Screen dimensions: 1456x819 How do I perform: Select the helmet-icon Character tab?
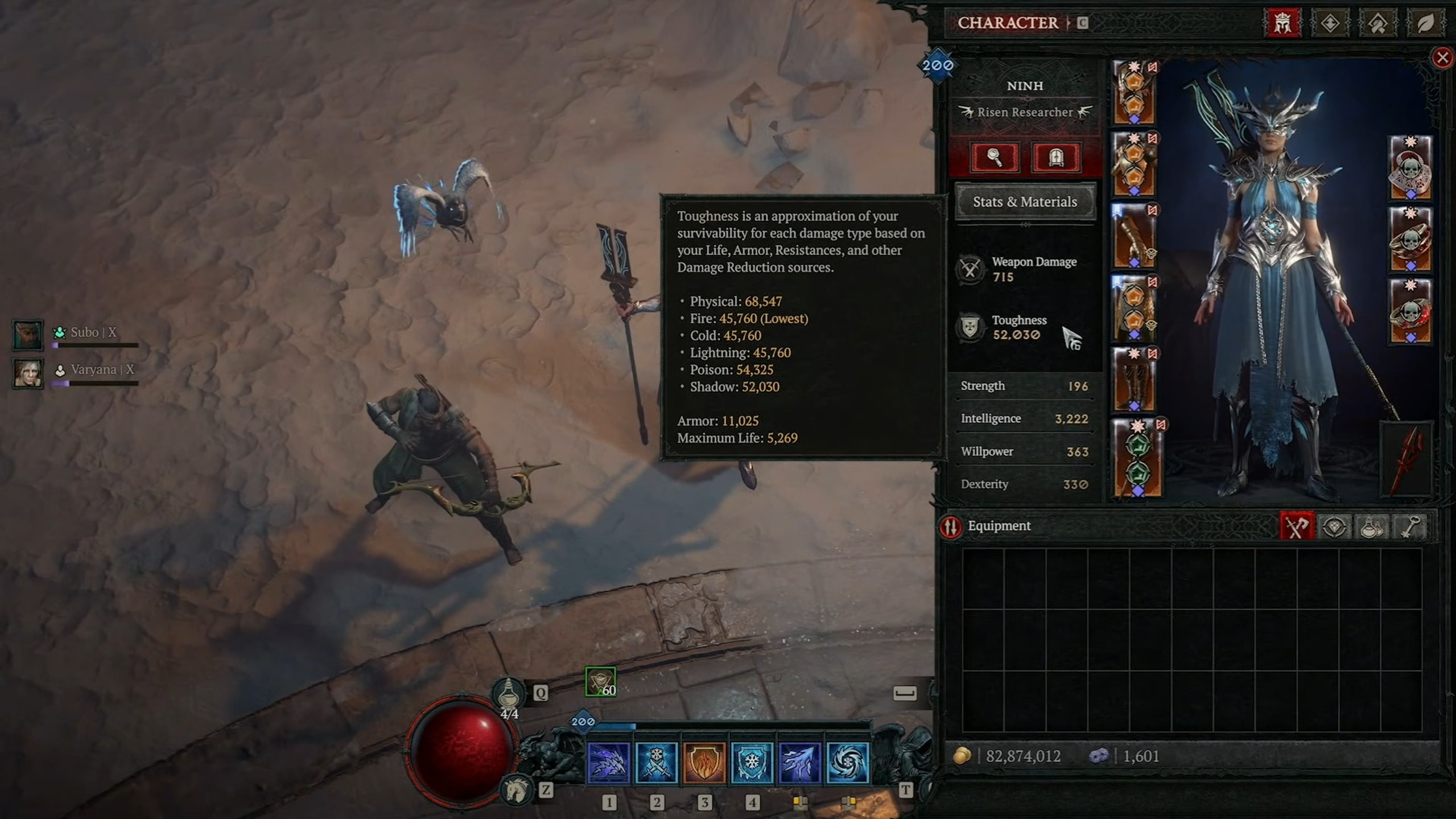tap(1282, 23)
